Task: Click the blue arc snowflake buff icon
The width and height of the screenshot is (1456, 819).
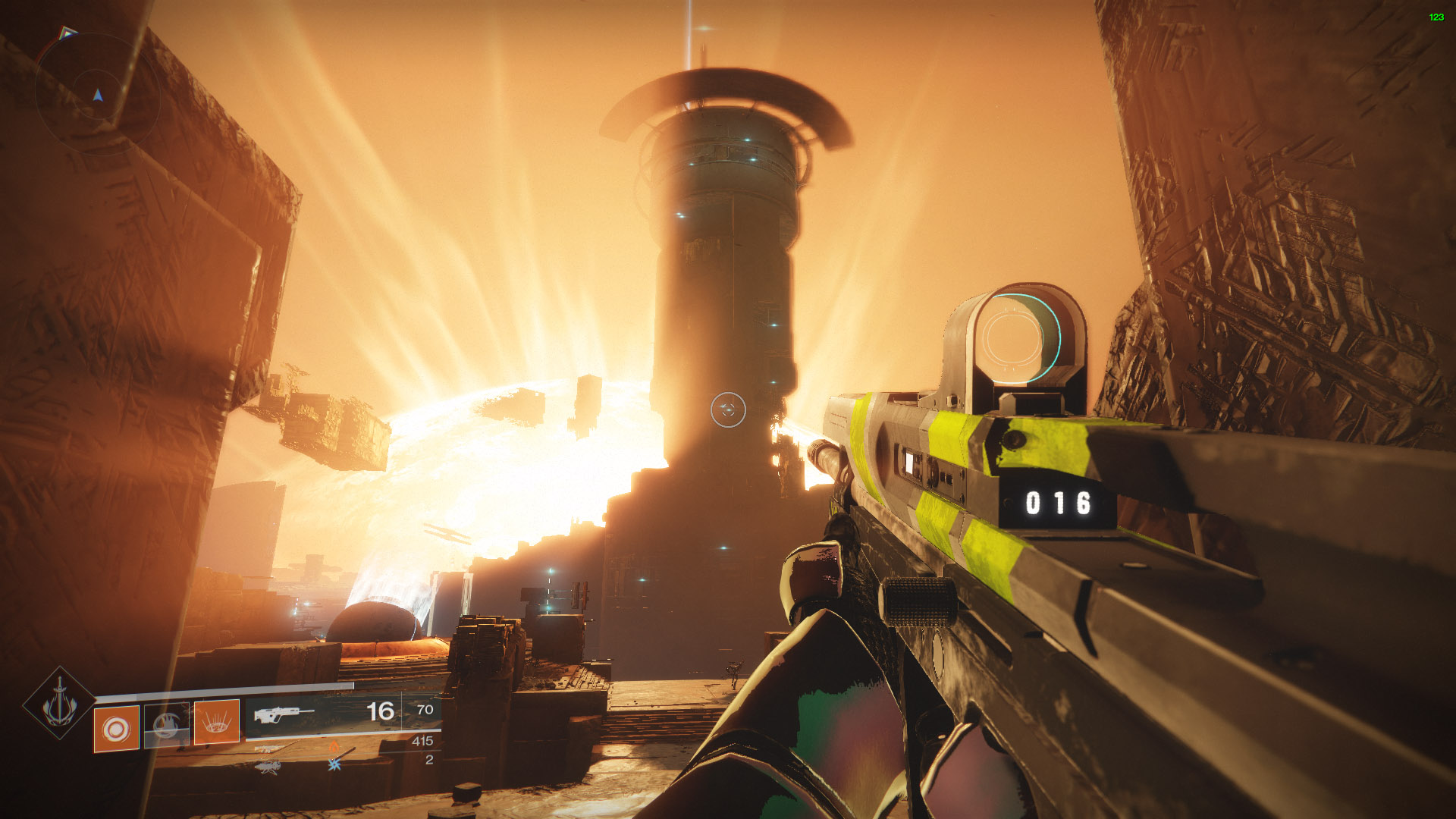Action: (x=333, y=764)
